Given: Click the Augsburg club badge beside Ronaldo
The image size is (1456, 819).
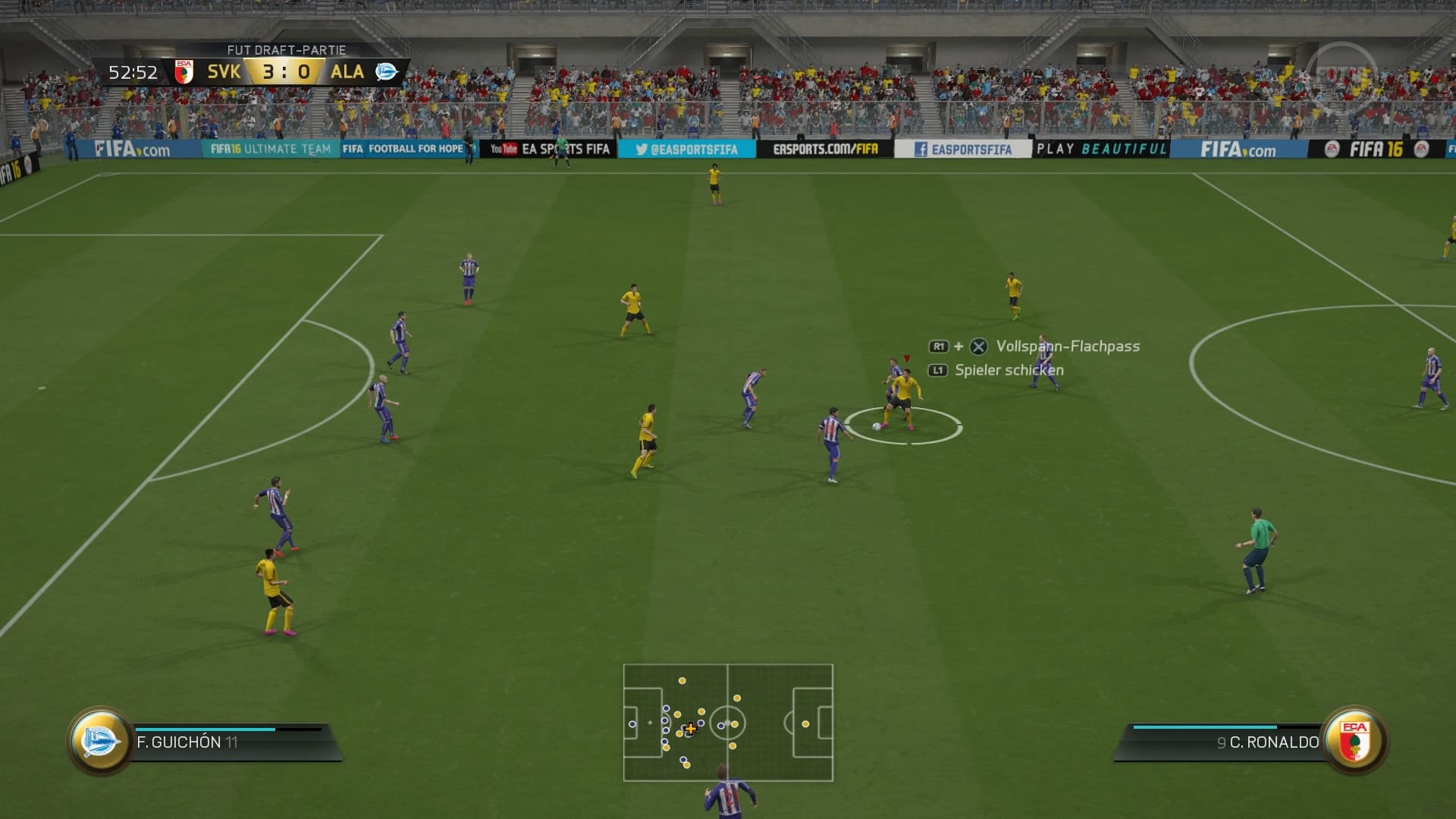Looking at the screenshot, I should pyautogui.click(x=1354, y=741).
